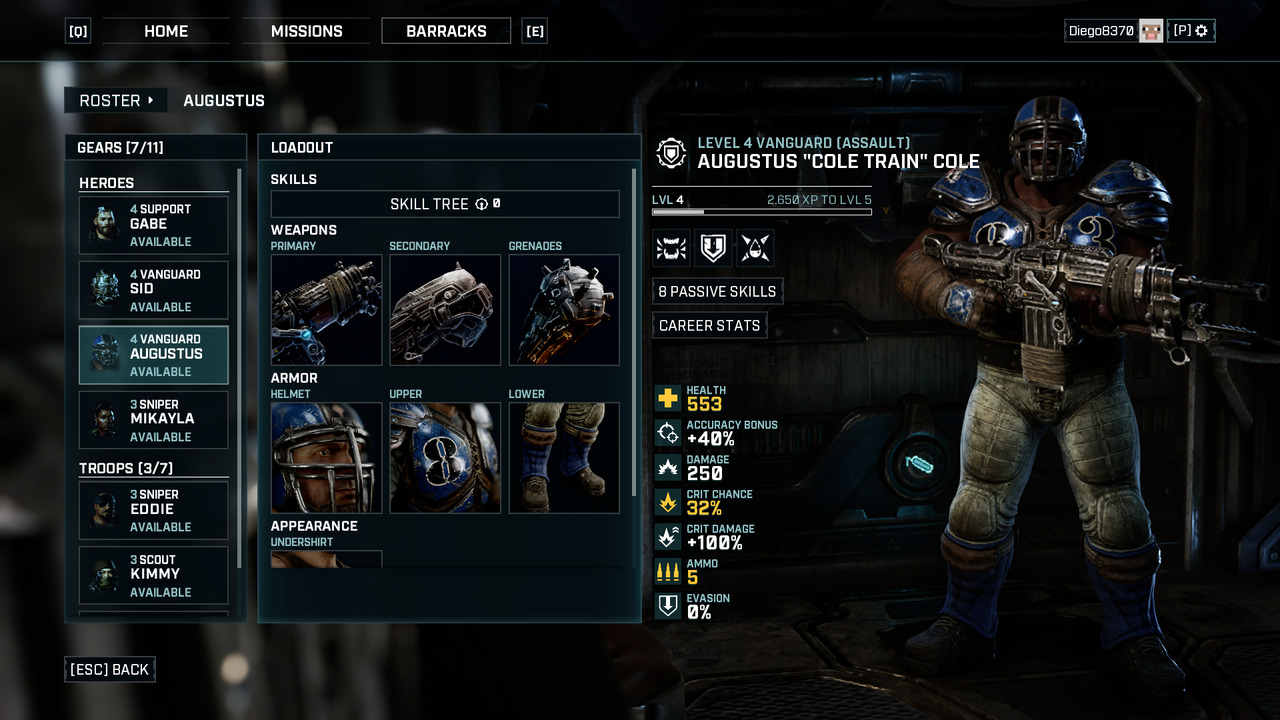Screen dimensions: 1280x720
Task: Open the secondary weapon slot
Action: (x=445, y=310)
